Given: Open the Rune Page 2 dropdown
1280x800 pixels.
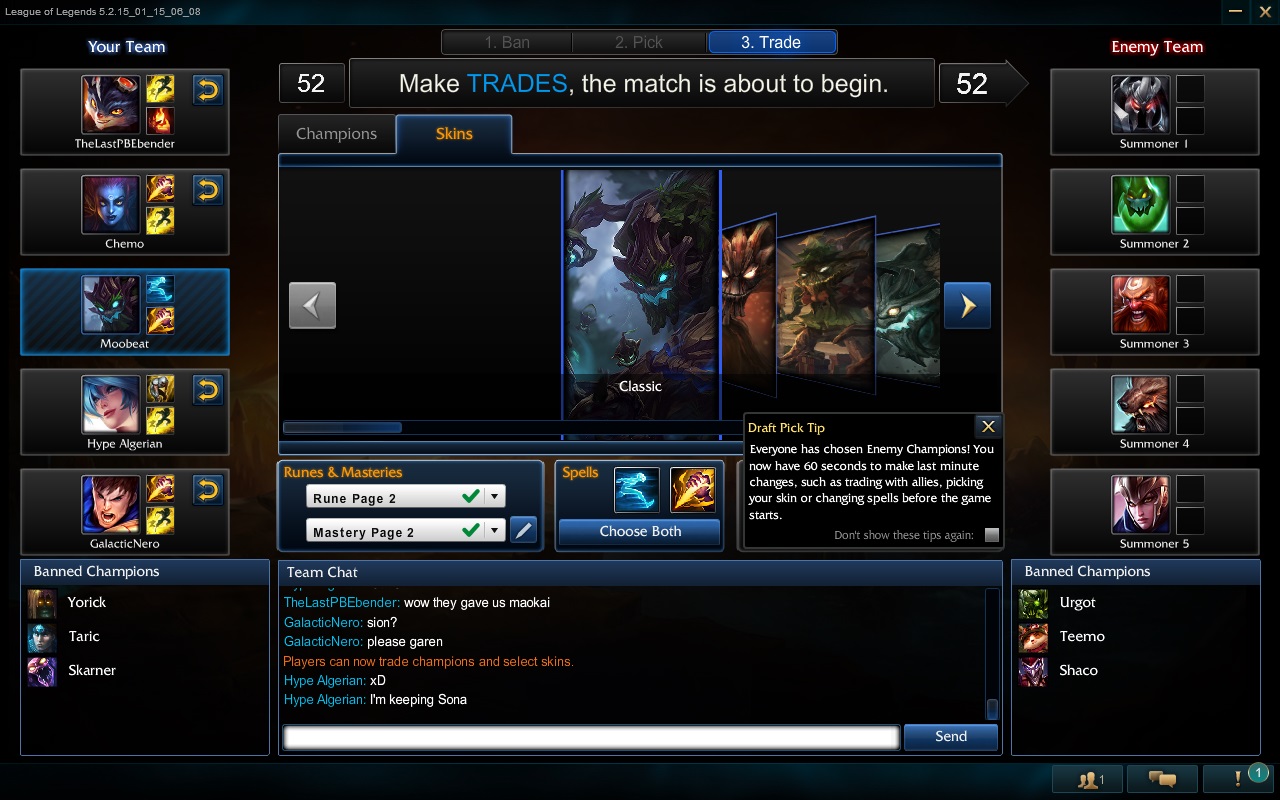Looking at the screenshot, I should 494,495.
